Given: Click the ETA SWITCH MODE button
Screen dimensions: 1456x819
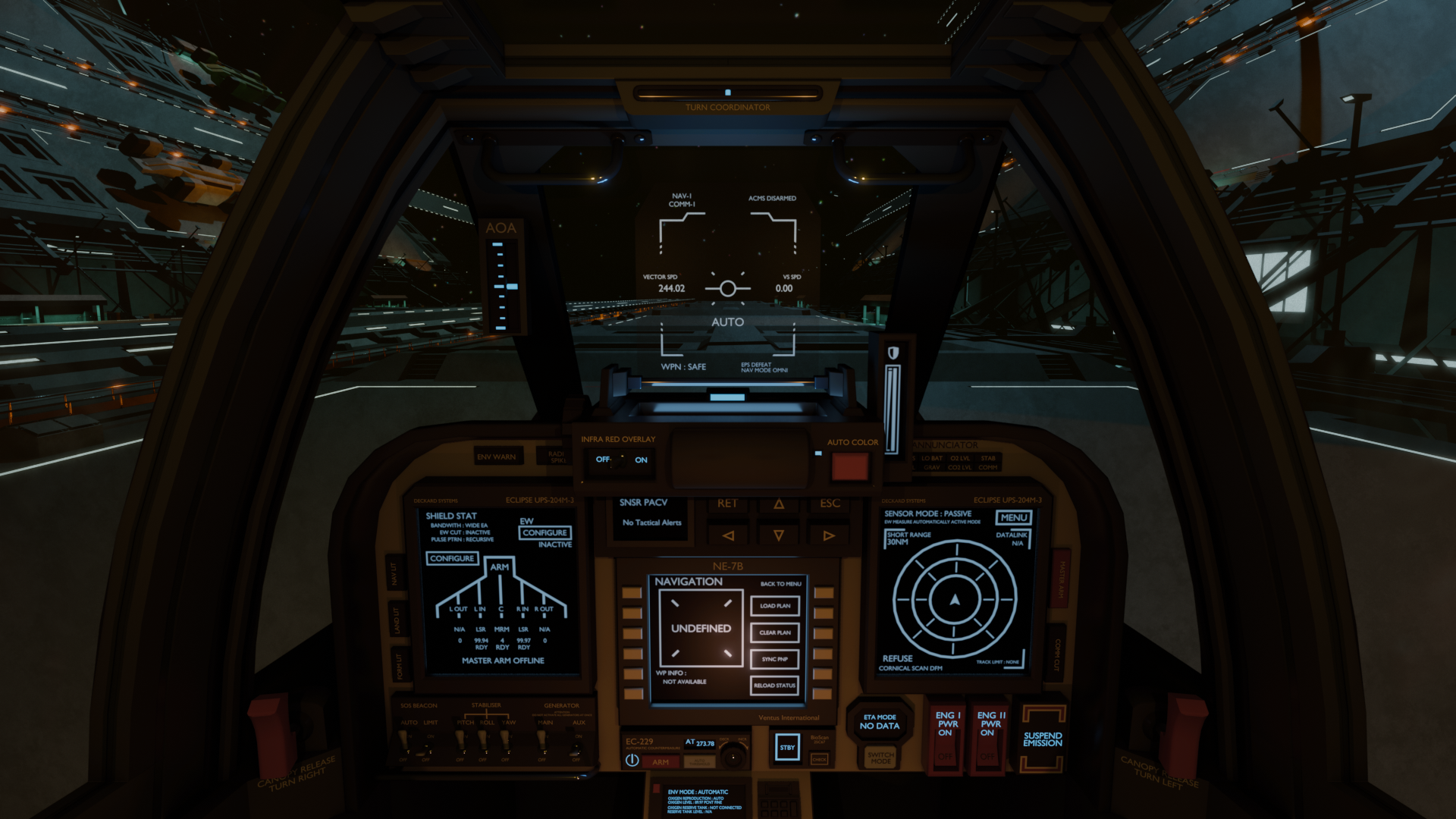Looking at the screenshot, I should click(880, 758).
